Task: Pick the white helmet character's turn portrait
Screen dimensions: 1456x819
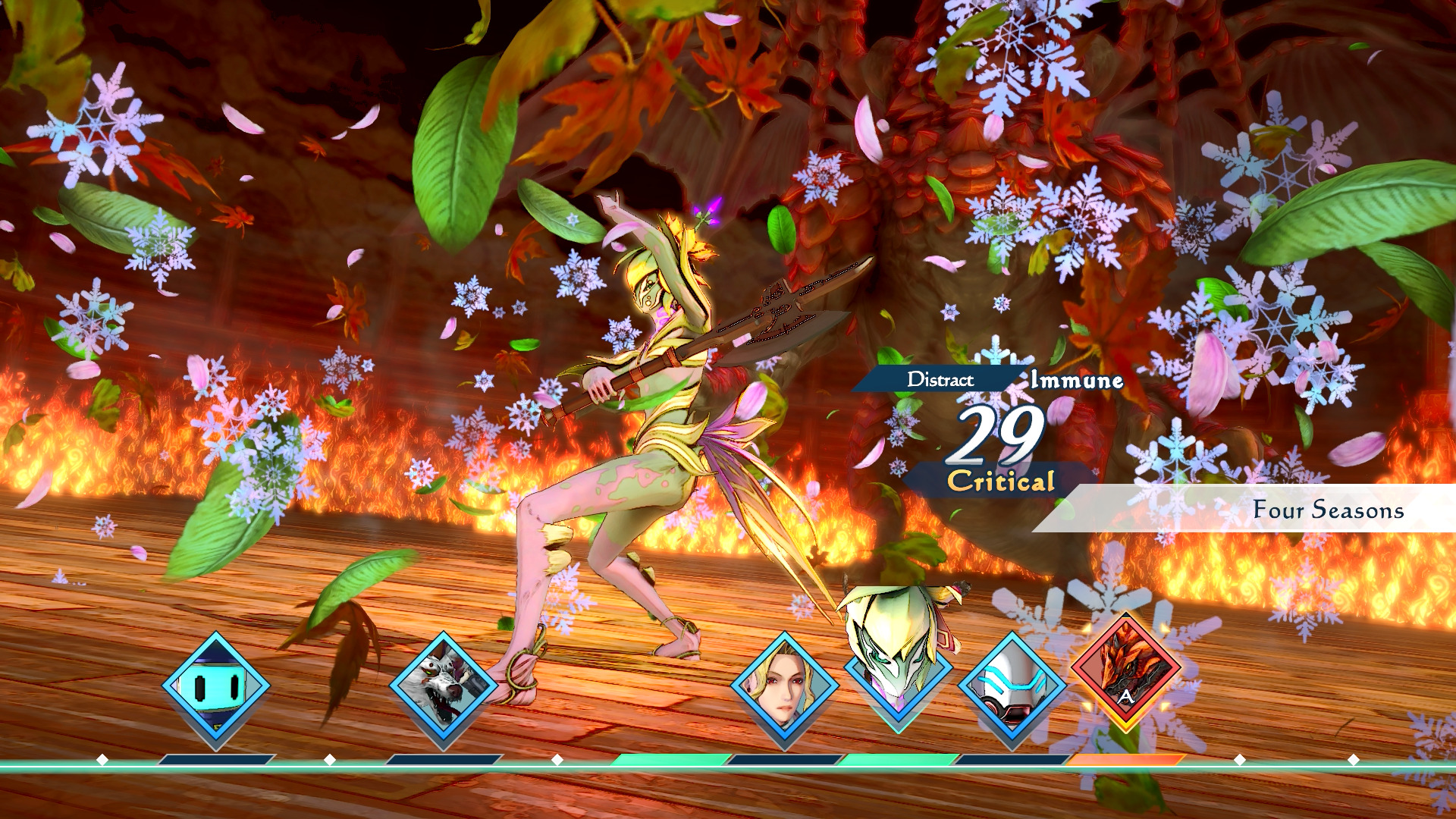Action: tap(1012, 687)
